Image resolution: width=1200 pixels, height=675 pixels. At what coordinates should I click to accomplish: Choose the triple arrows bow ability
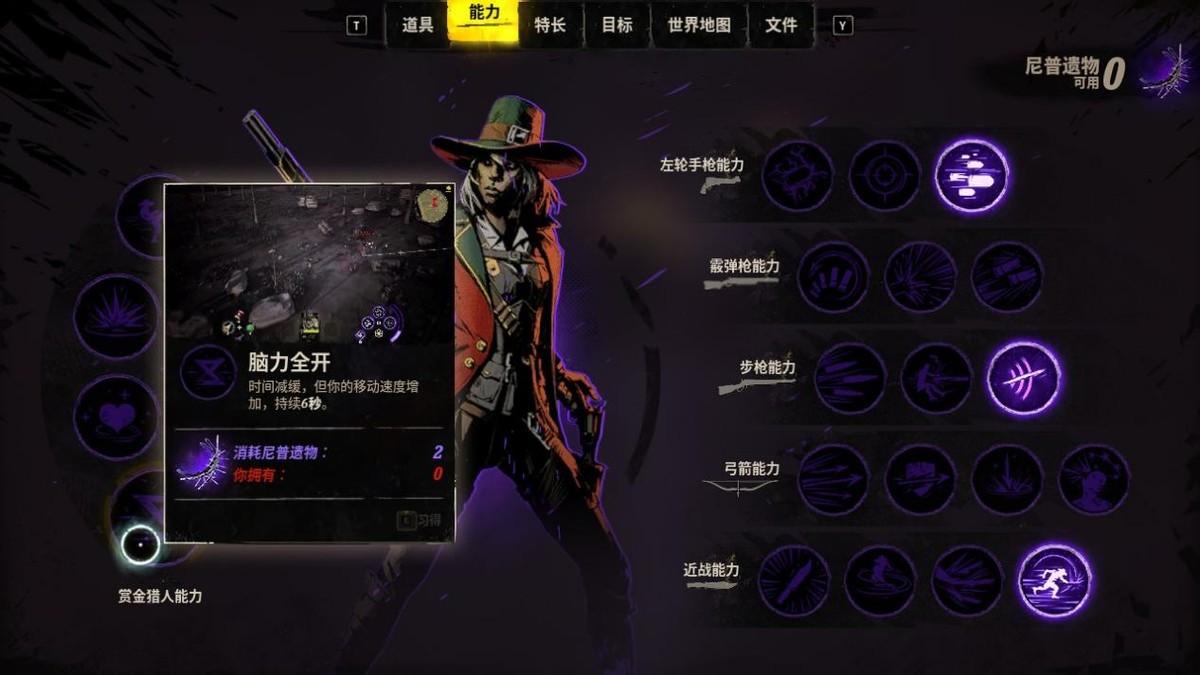coord(834,480)
